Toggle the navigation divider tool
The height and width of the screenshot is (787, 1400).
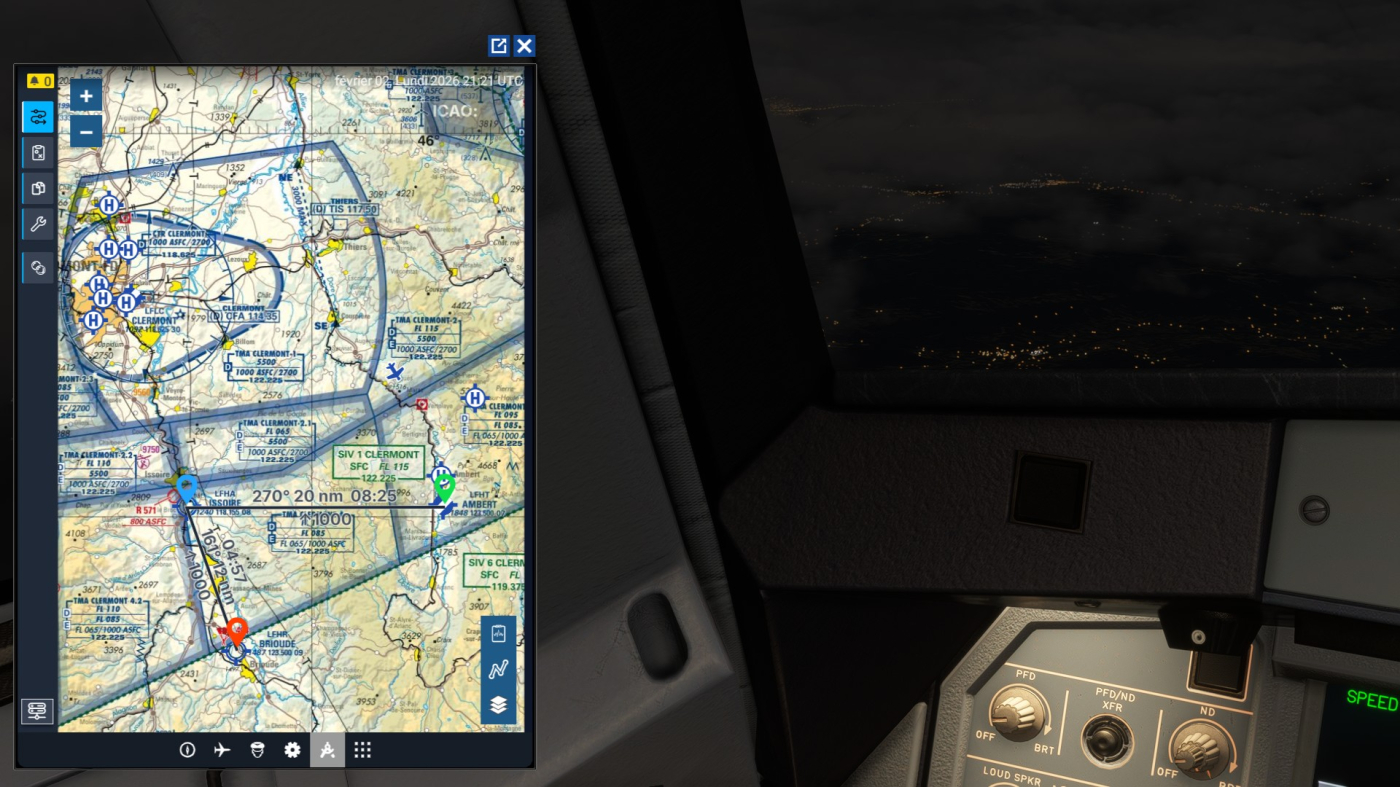coord(327,749)
